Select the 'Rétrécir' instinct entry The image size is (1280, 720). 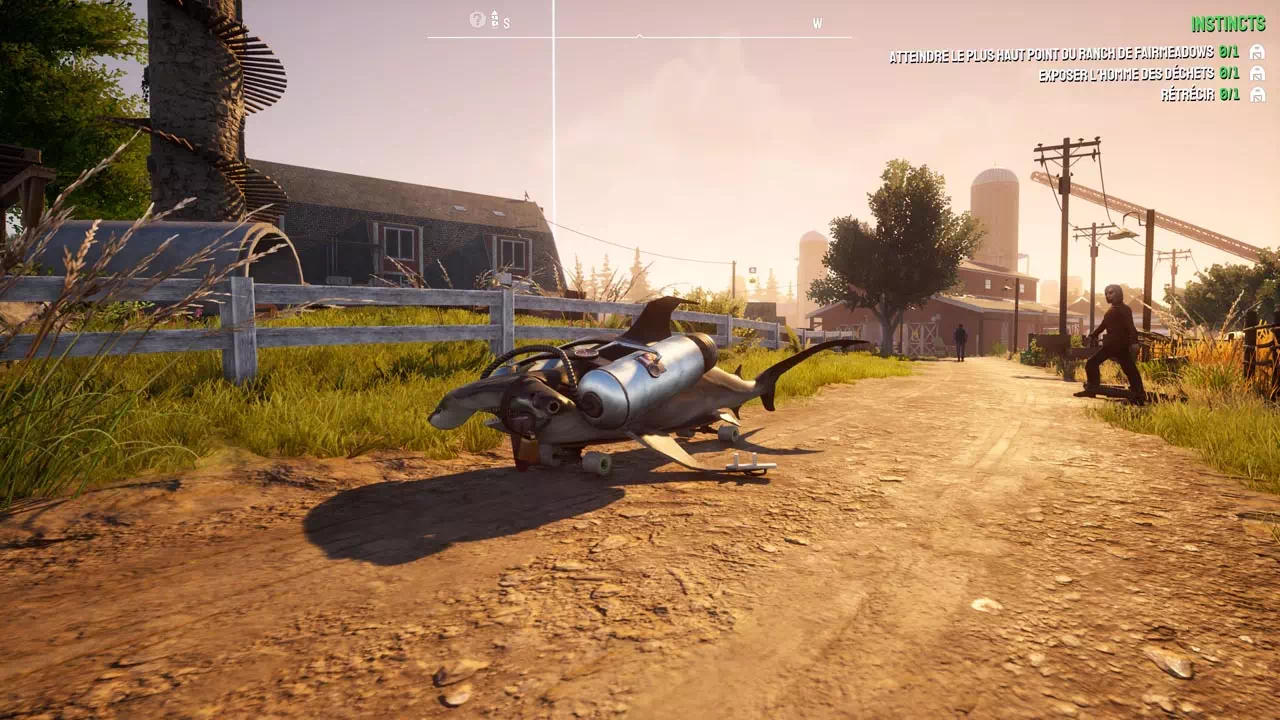click(x=1199, y=95)
